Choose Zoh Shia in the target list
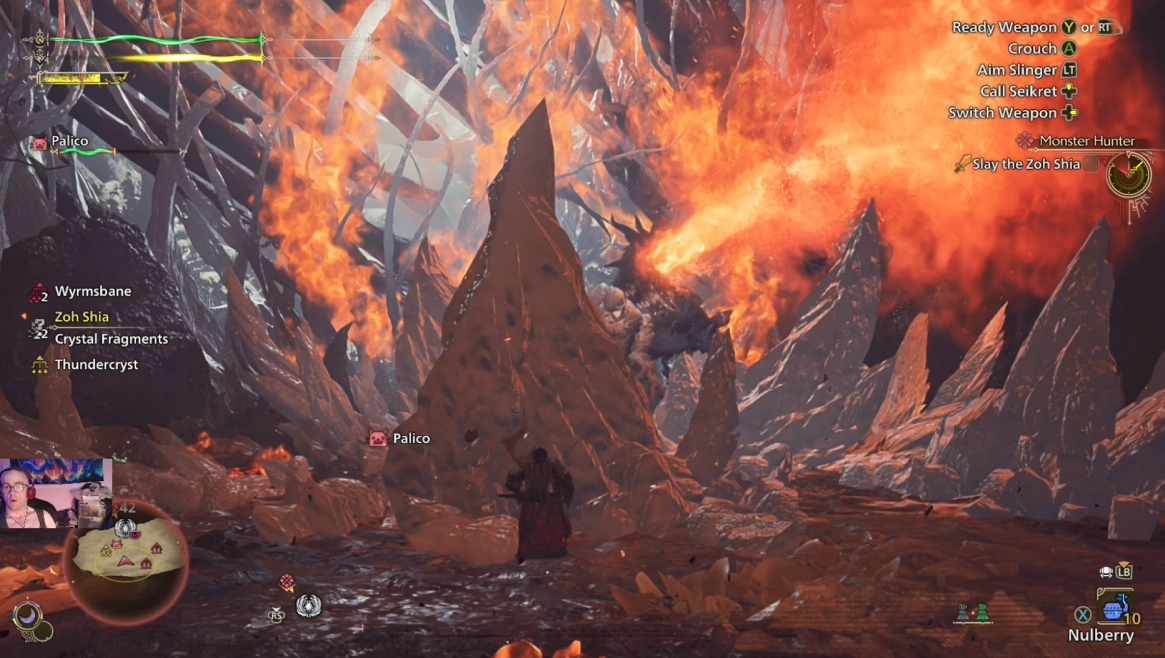 pos(81,316)
